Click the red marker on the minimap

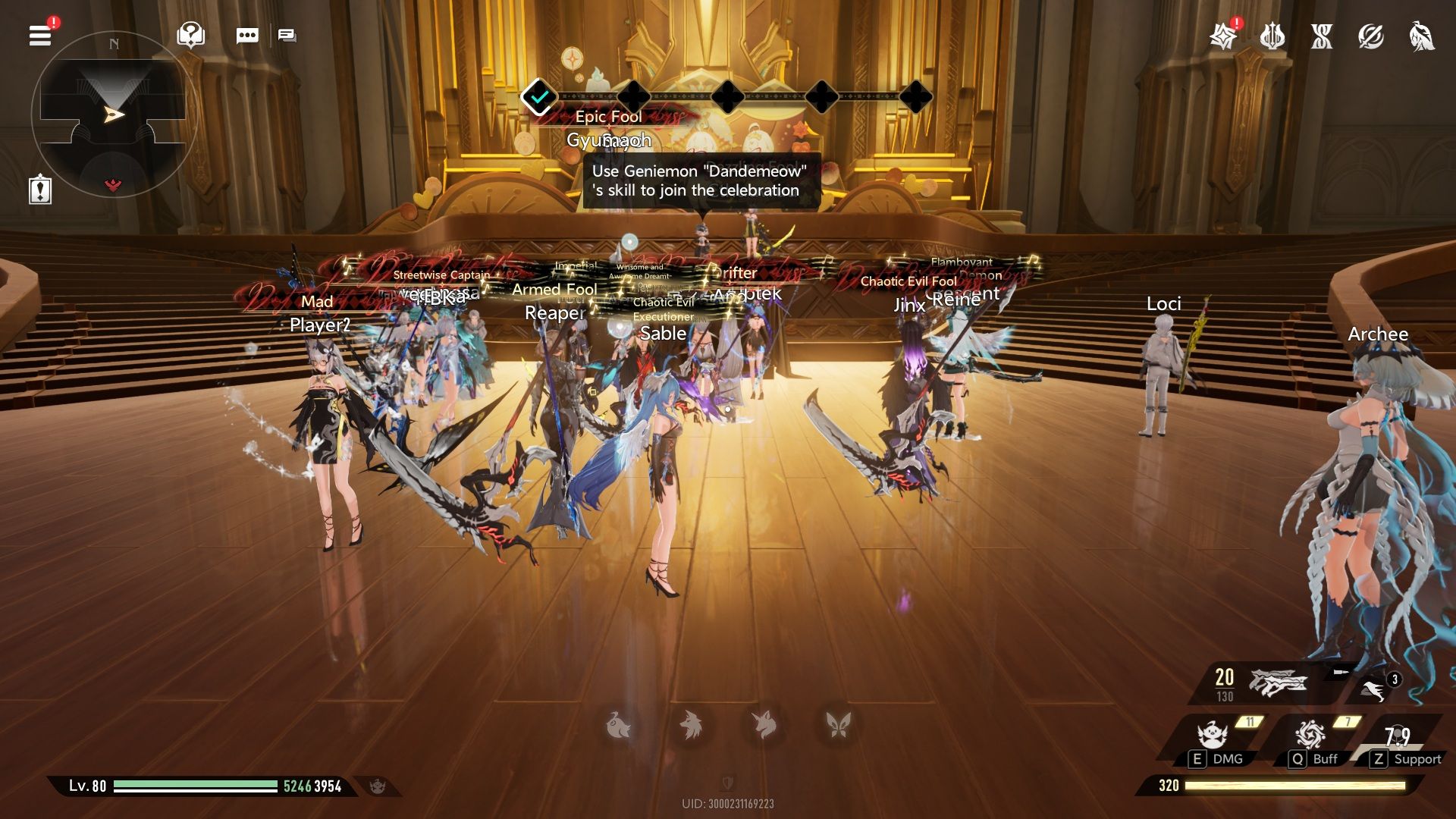(x=113, y=184)
